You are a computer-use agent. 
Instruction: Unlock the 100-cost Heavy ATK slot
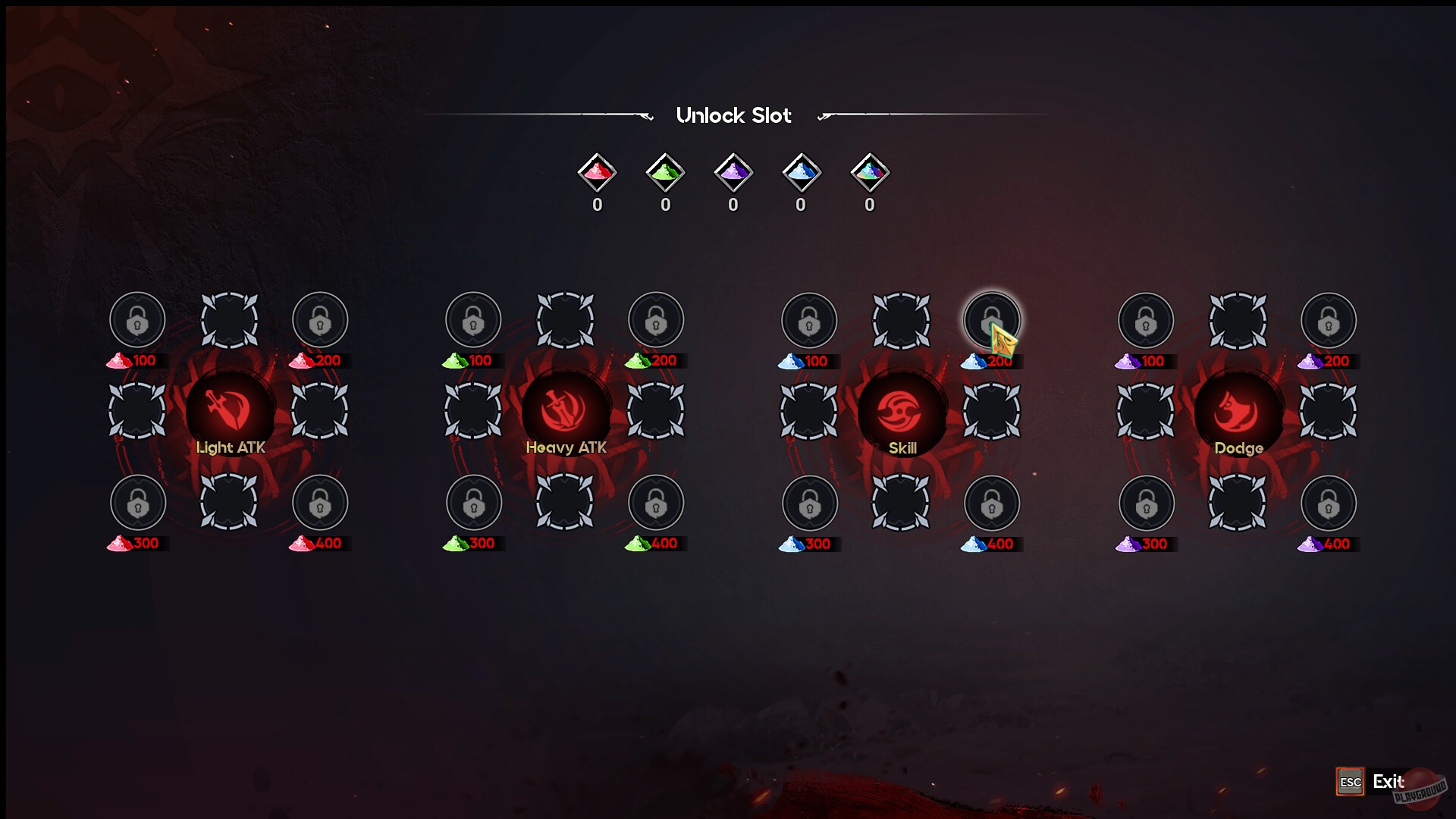click(473, 320)
